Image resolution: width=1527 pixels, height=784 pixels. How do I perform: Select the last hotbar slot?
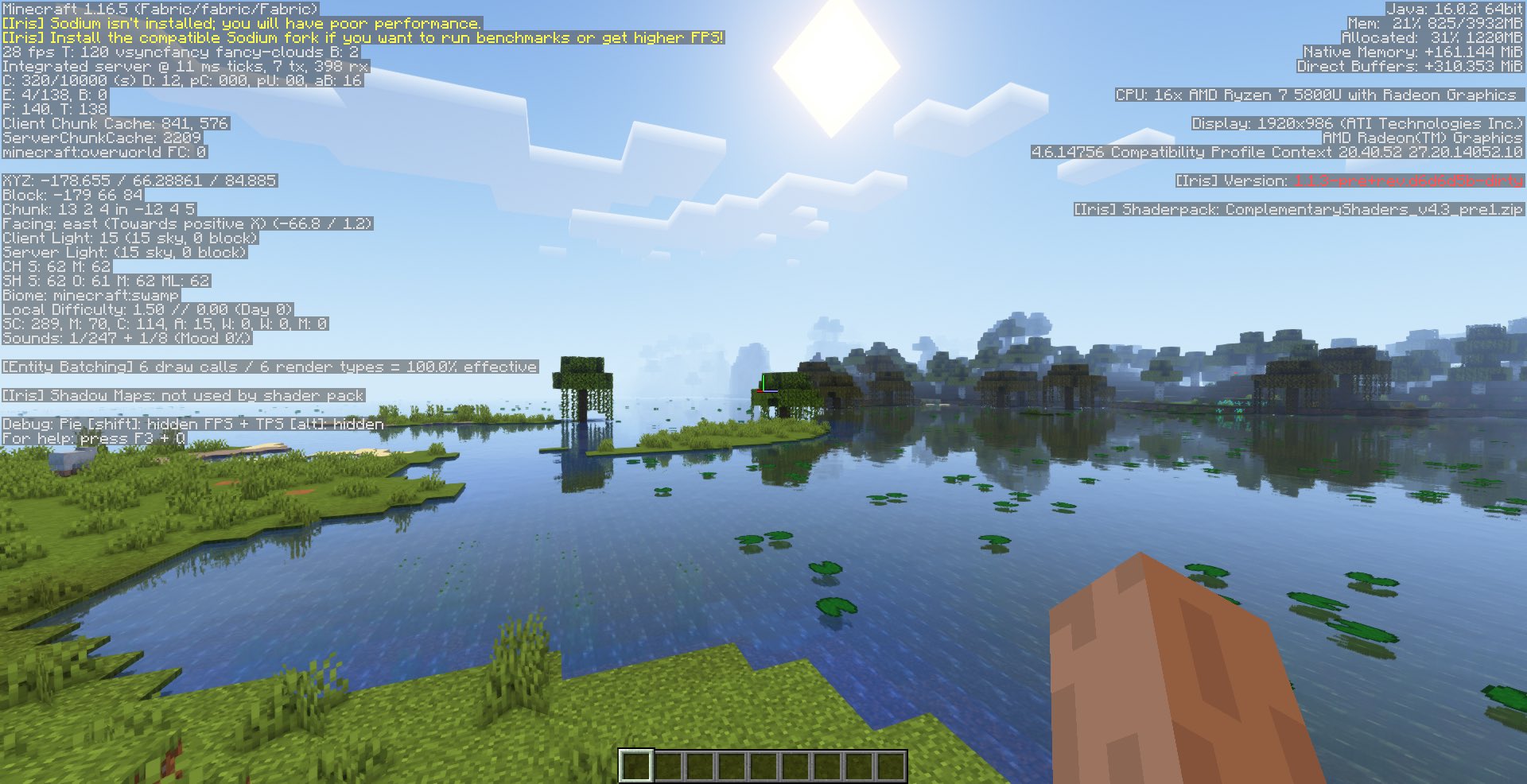(892, 763)
